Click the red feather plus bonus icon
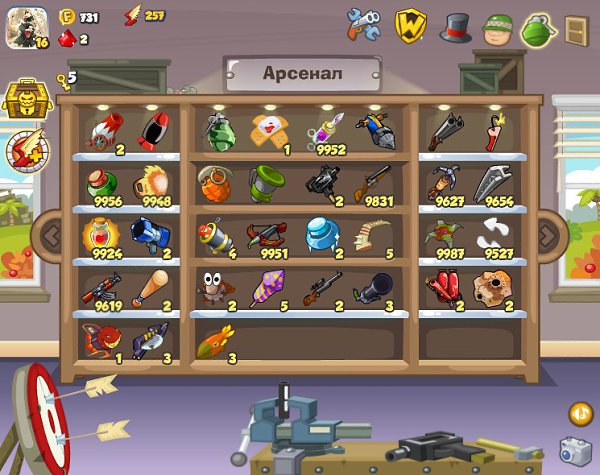The image size is (600, 475). pos(24,150)
